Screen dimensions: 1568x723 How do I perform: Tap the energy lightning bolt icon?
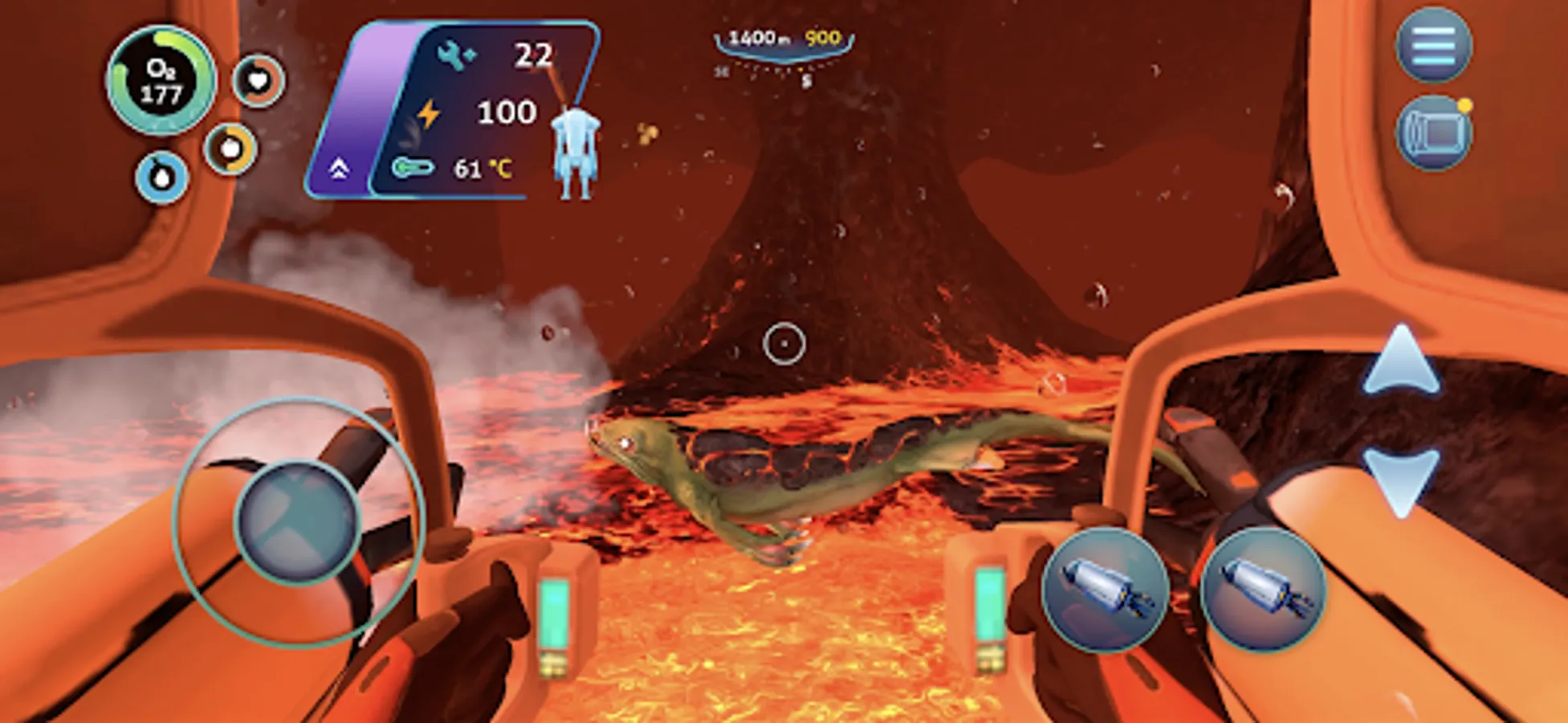[428, 112]
